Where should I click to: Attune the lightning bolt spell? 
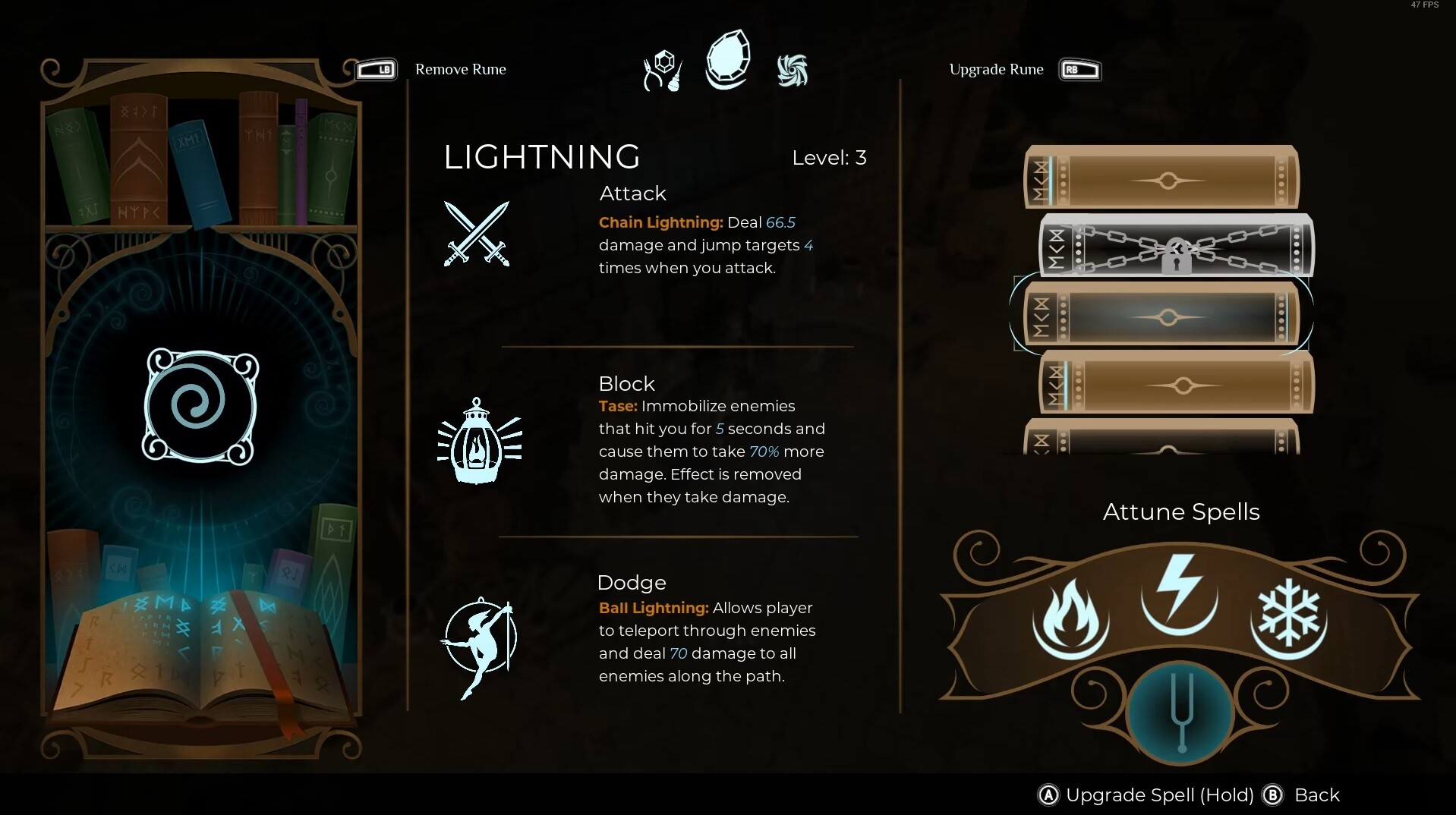(1179, 594)
